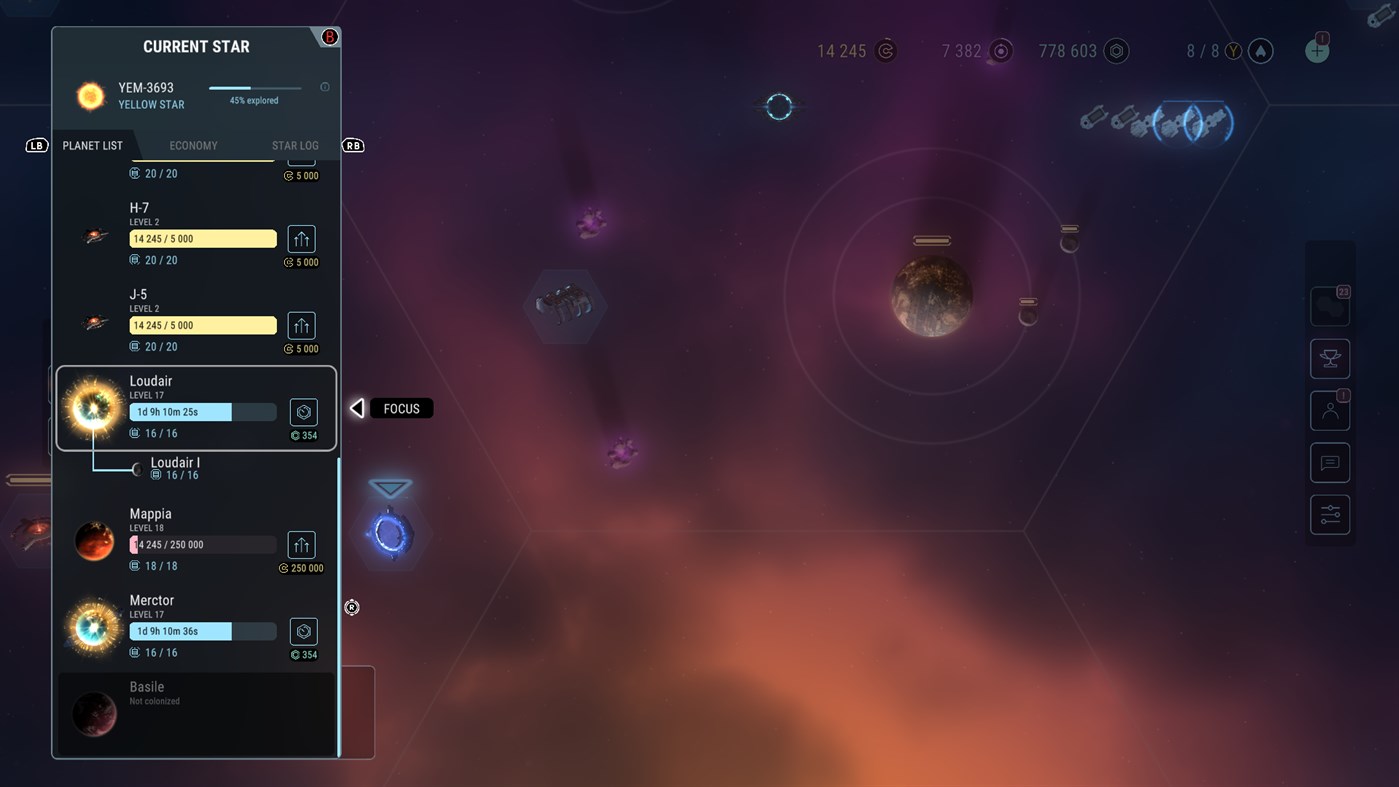Switch to the Economy tab
Screen dimensions: 1399x787
[193, 145]
